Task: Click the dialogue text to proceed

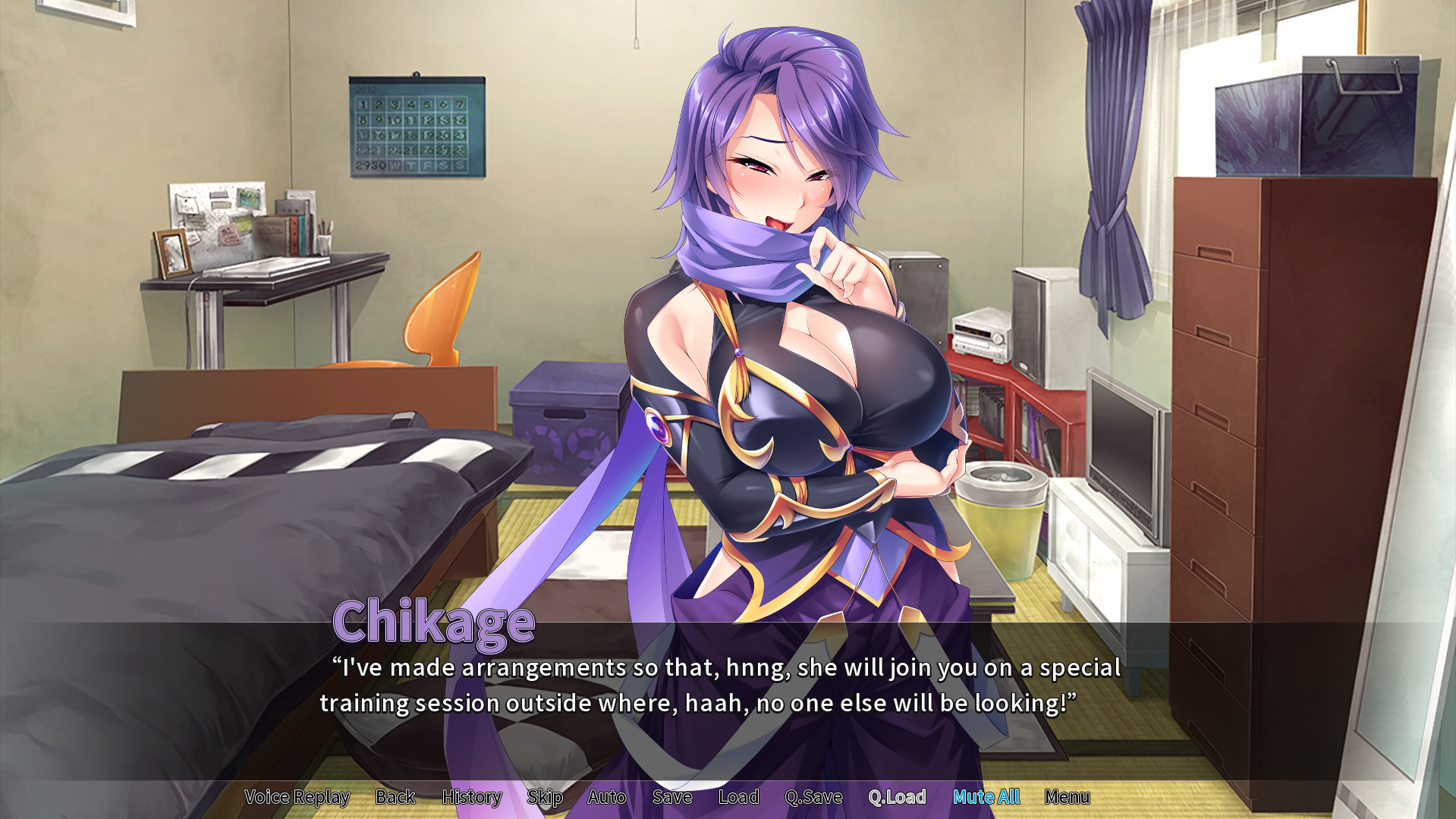Action: coord(721,686)
